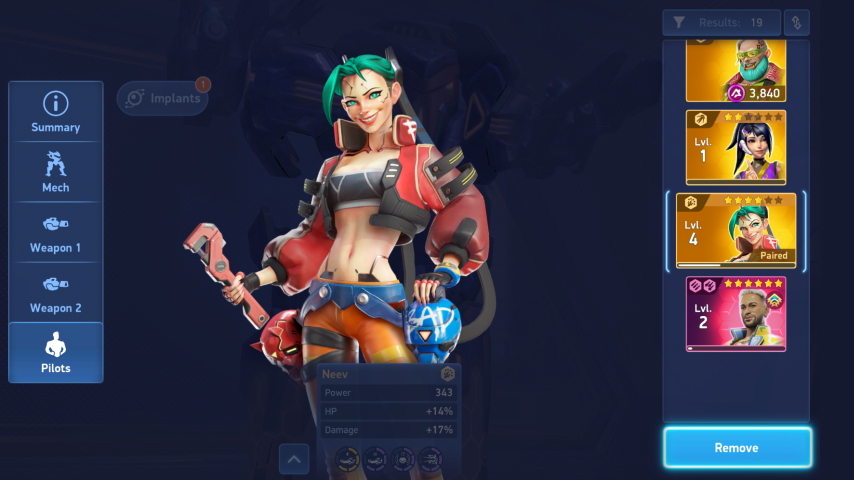Inspect the last purple-ringed skill icon
The image size is (854, 480).
[x=430, y=459]
